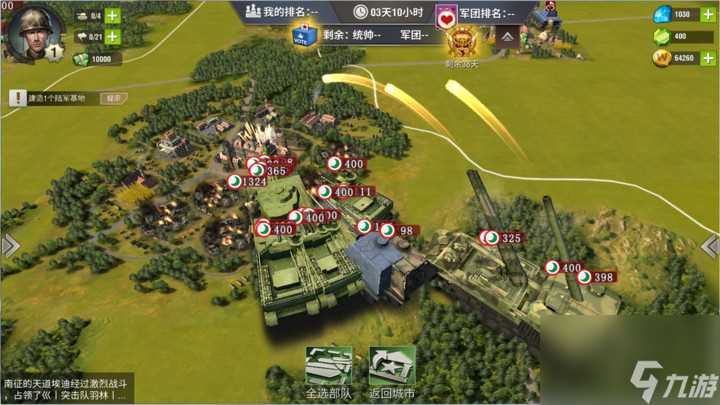The height and width of the screenshot is (405, 720).
Task: Add more tanks with the 0/4 plus button
Action: coord(112,15)
